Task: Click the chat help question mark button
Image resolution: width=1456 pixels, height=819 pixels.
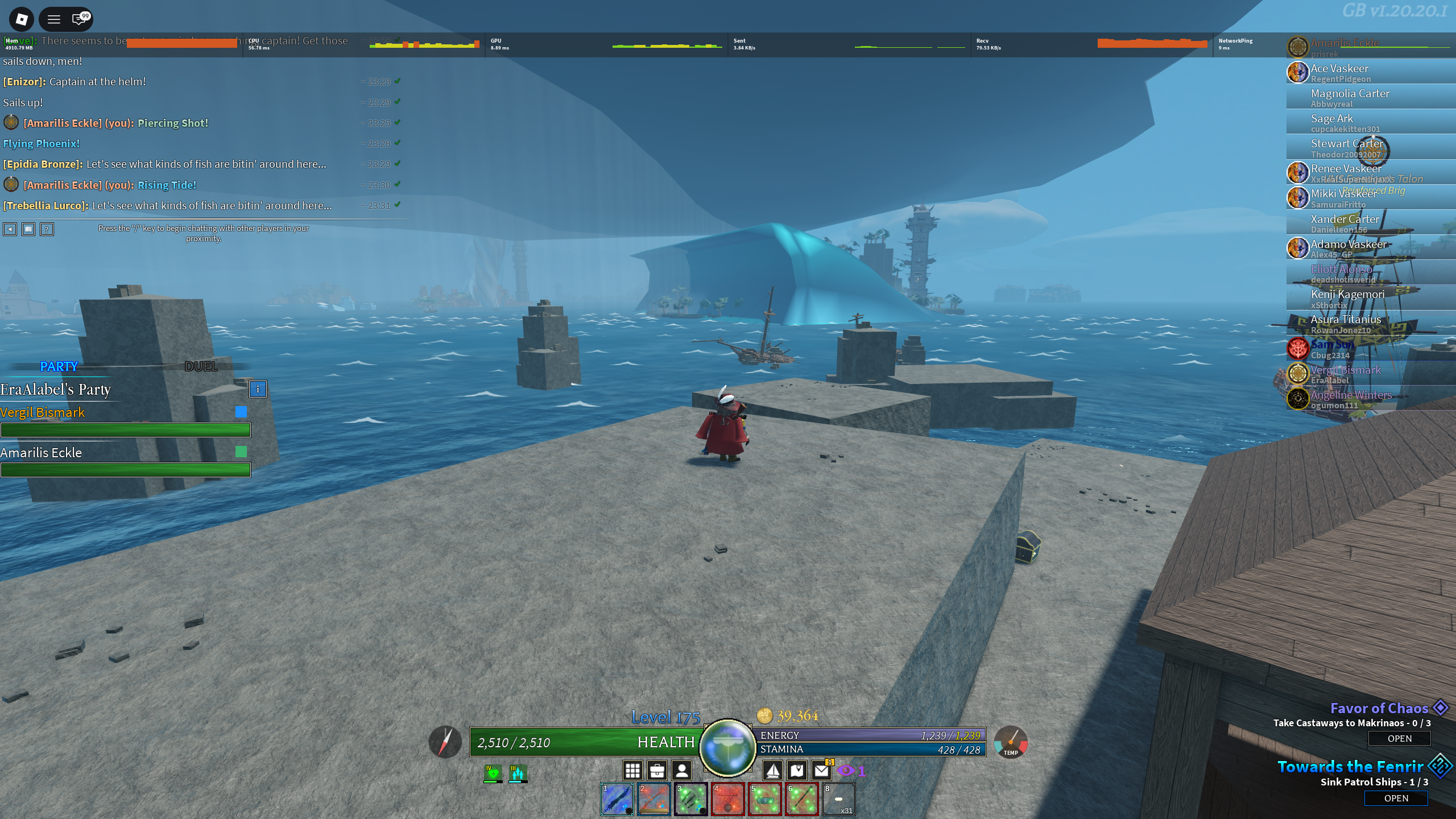Action: (47, 229)
